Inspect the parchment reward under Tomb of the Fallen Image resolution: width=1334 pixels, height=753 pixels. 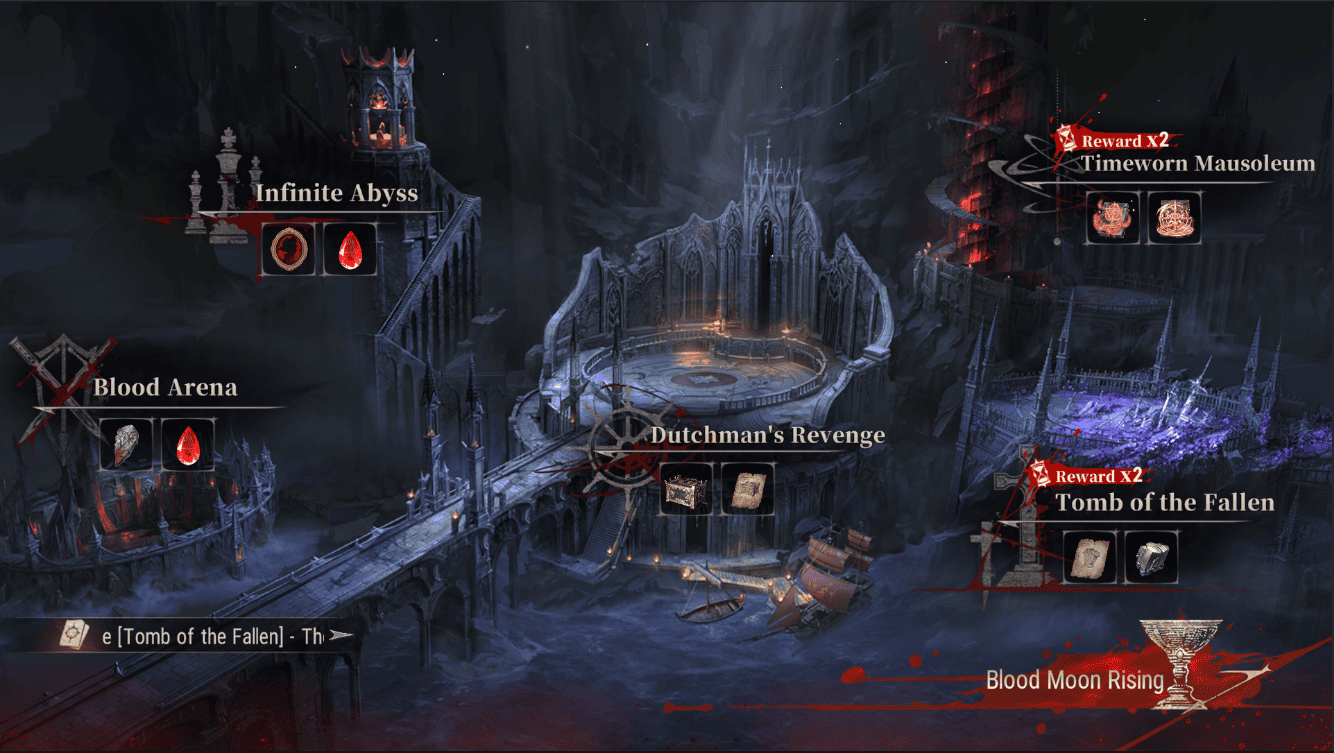coord(1089,557)
